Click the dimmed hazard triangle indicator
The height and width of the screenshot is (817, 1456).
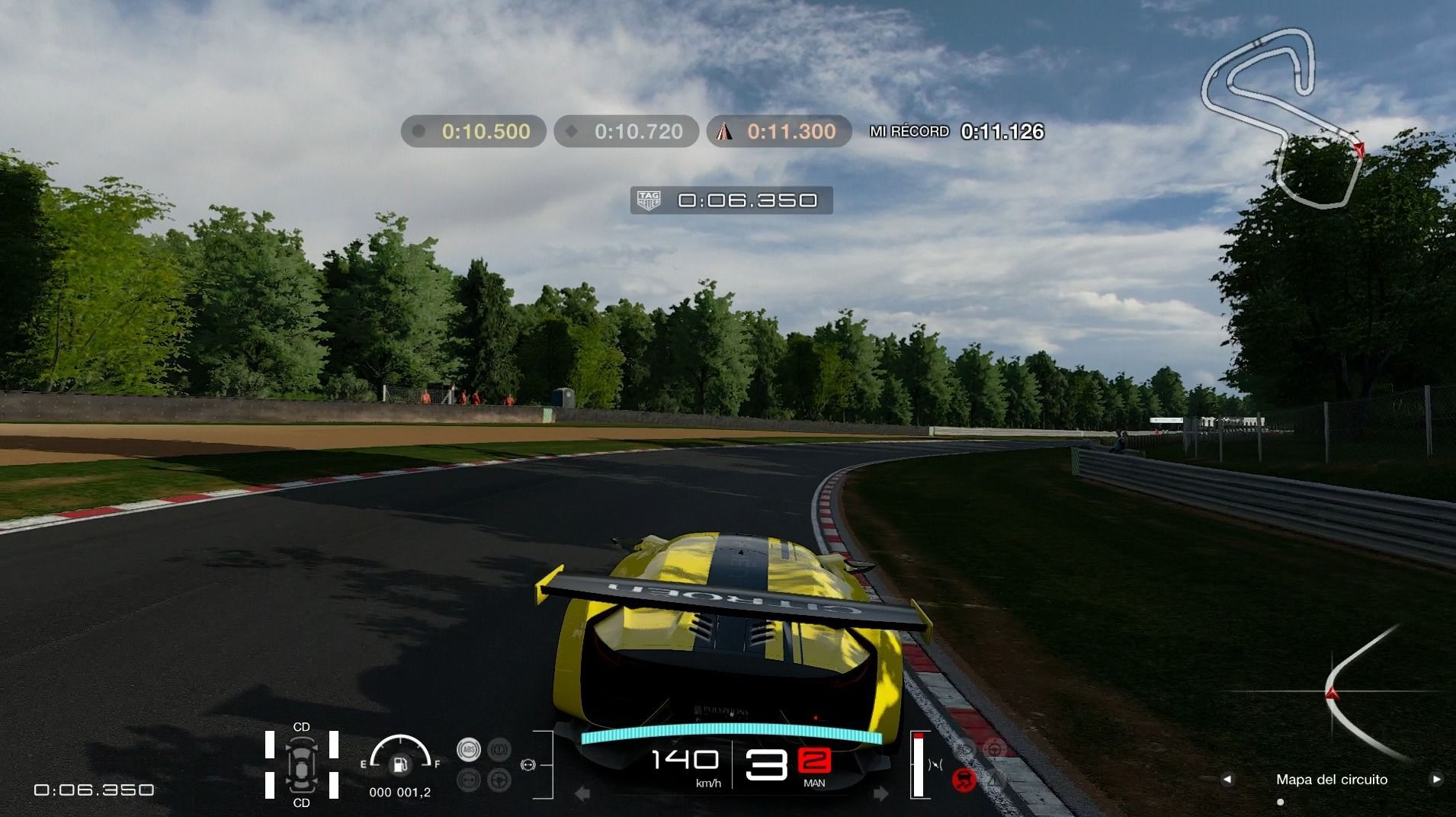(x=996, y=780)
